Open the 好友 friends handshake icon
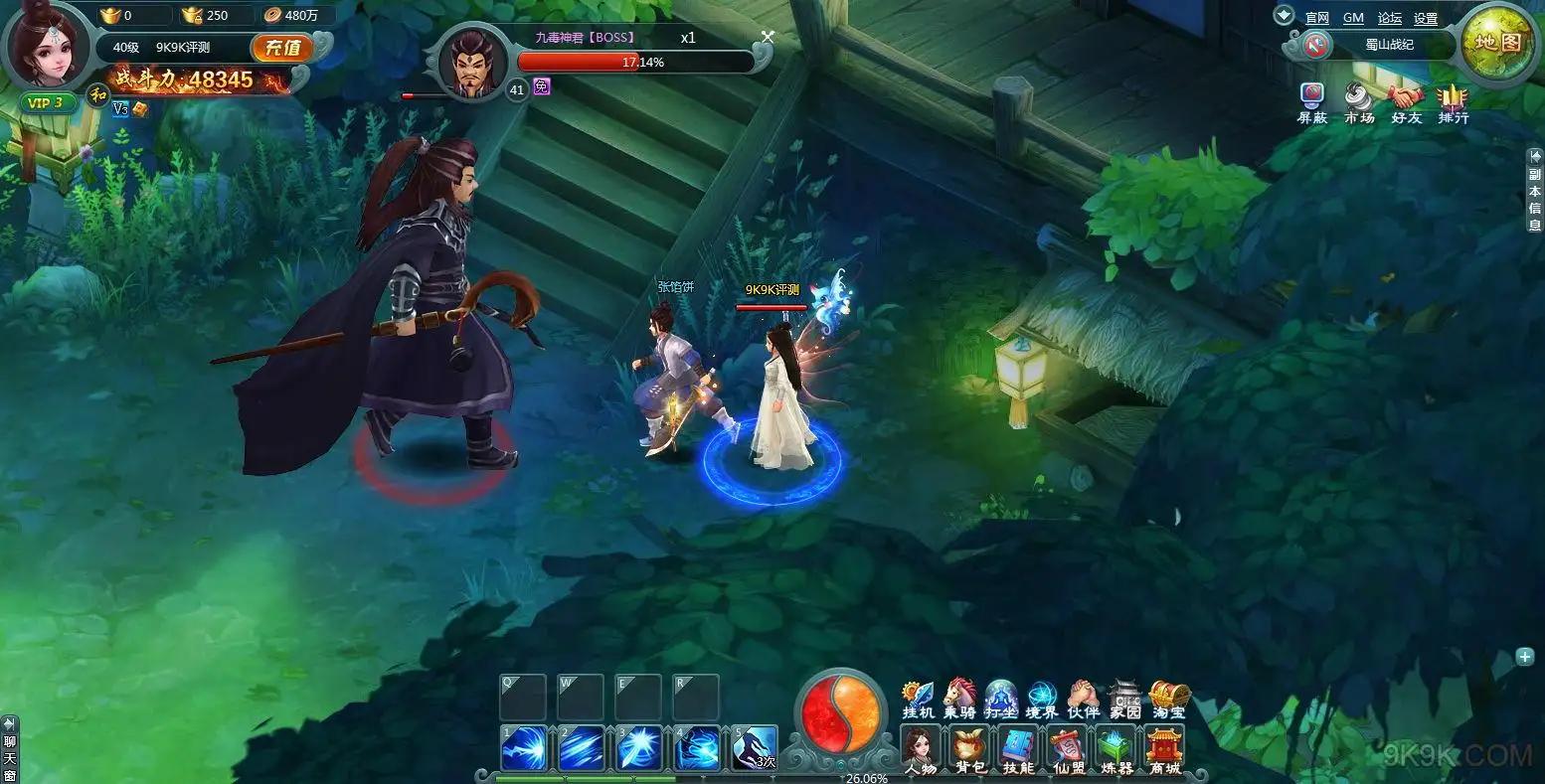The width and height of the screenshot is (1545, 784). [x=1406, y=102]
